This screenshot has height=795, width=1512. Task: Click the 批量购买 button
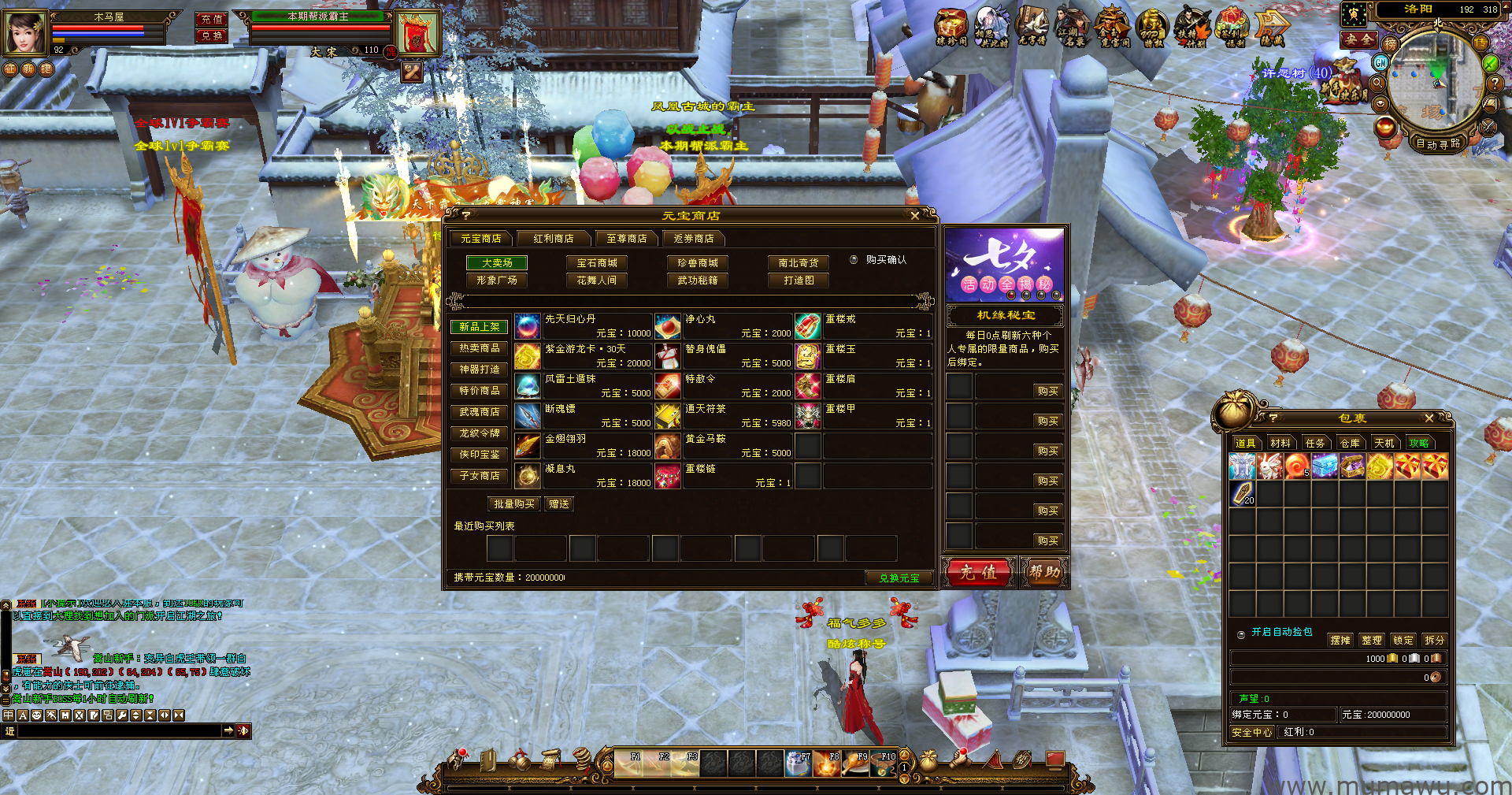pyautogui.click(x=513, y=504)
